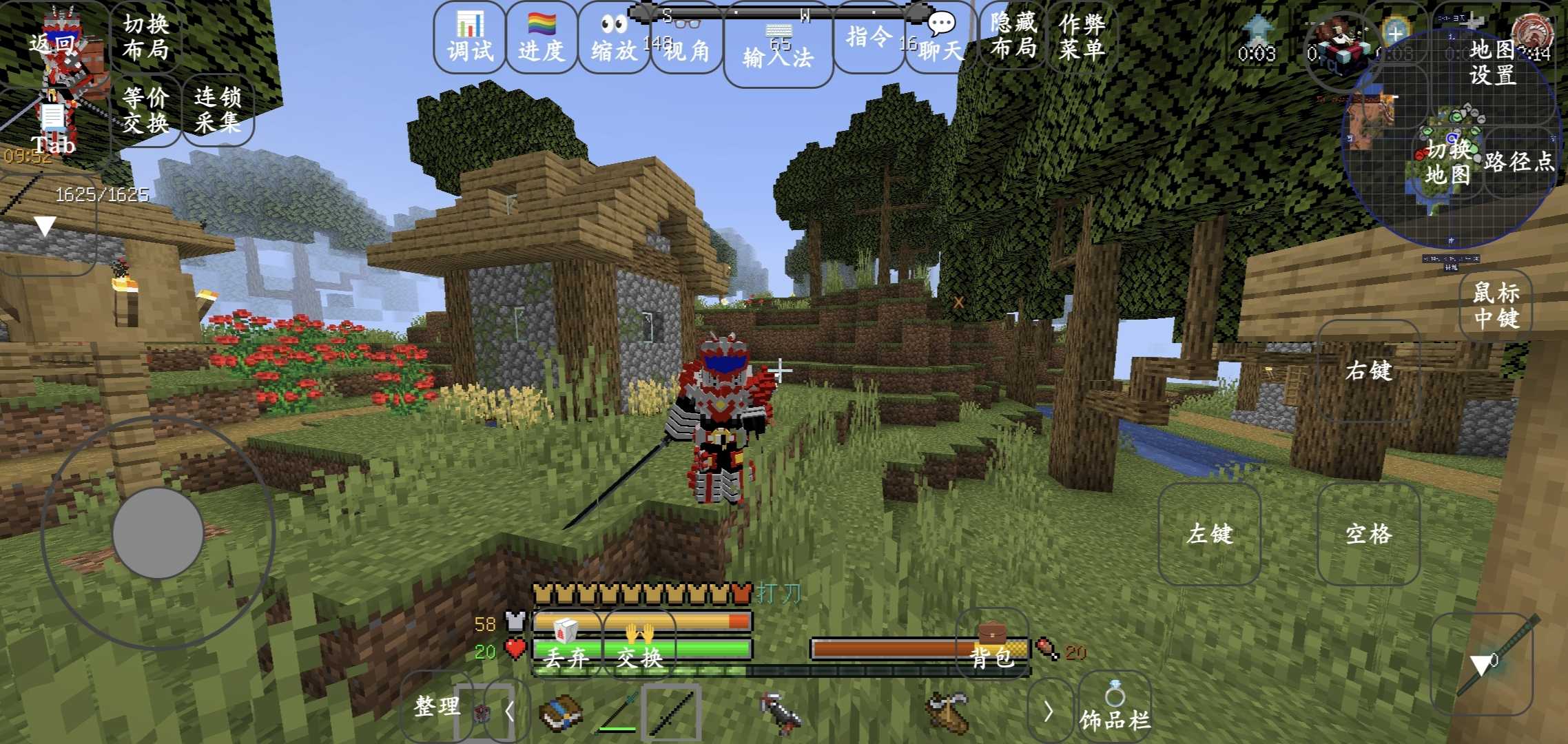The width and height of the screenshot is (1568, 744).
Task: Tap the 返回 back button
Action: click(x=53, y=44)
